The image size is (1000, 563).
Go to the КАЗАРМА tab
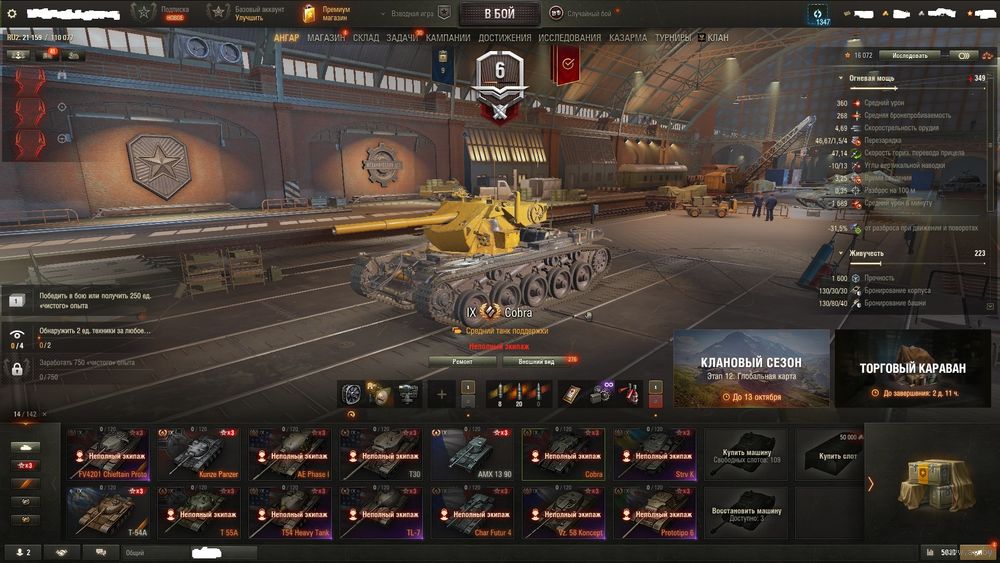[x=628, y=37]
